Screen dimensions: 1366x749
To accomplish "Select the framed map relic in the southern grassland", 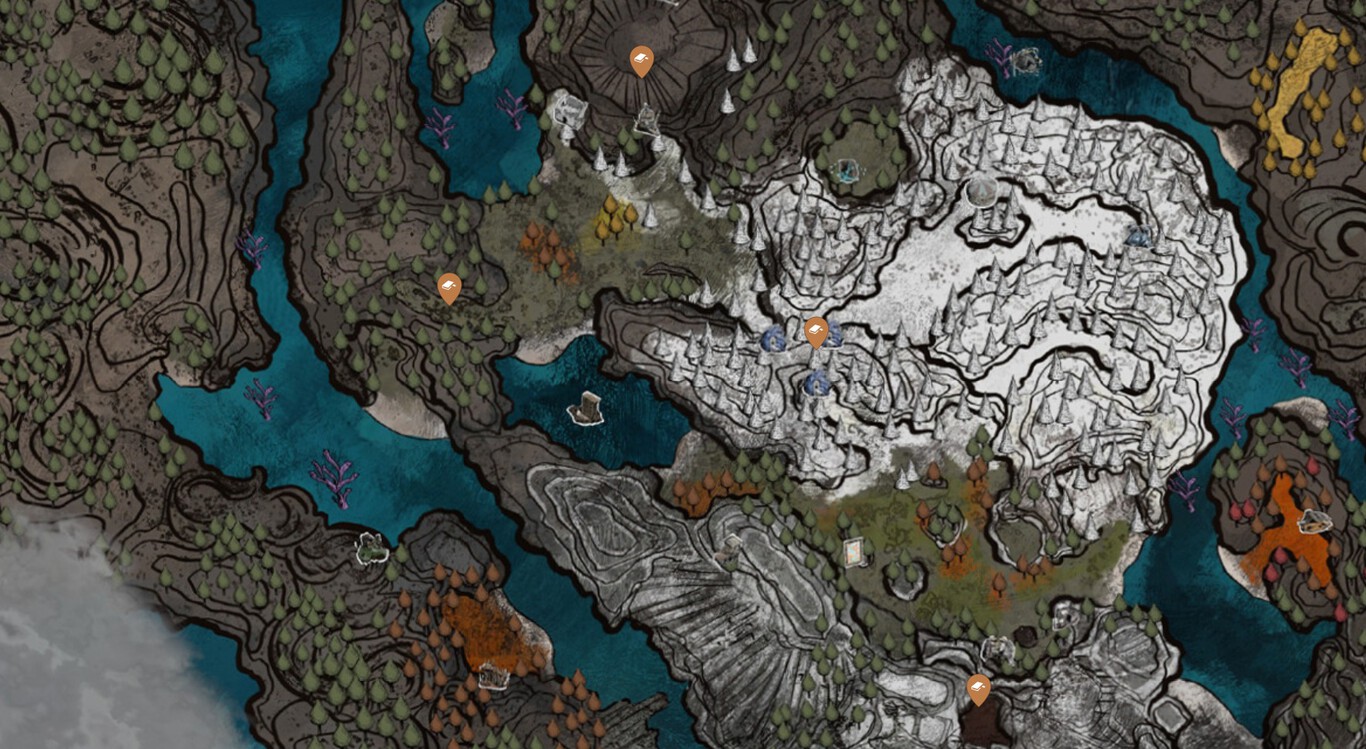I will coord(853,551).
